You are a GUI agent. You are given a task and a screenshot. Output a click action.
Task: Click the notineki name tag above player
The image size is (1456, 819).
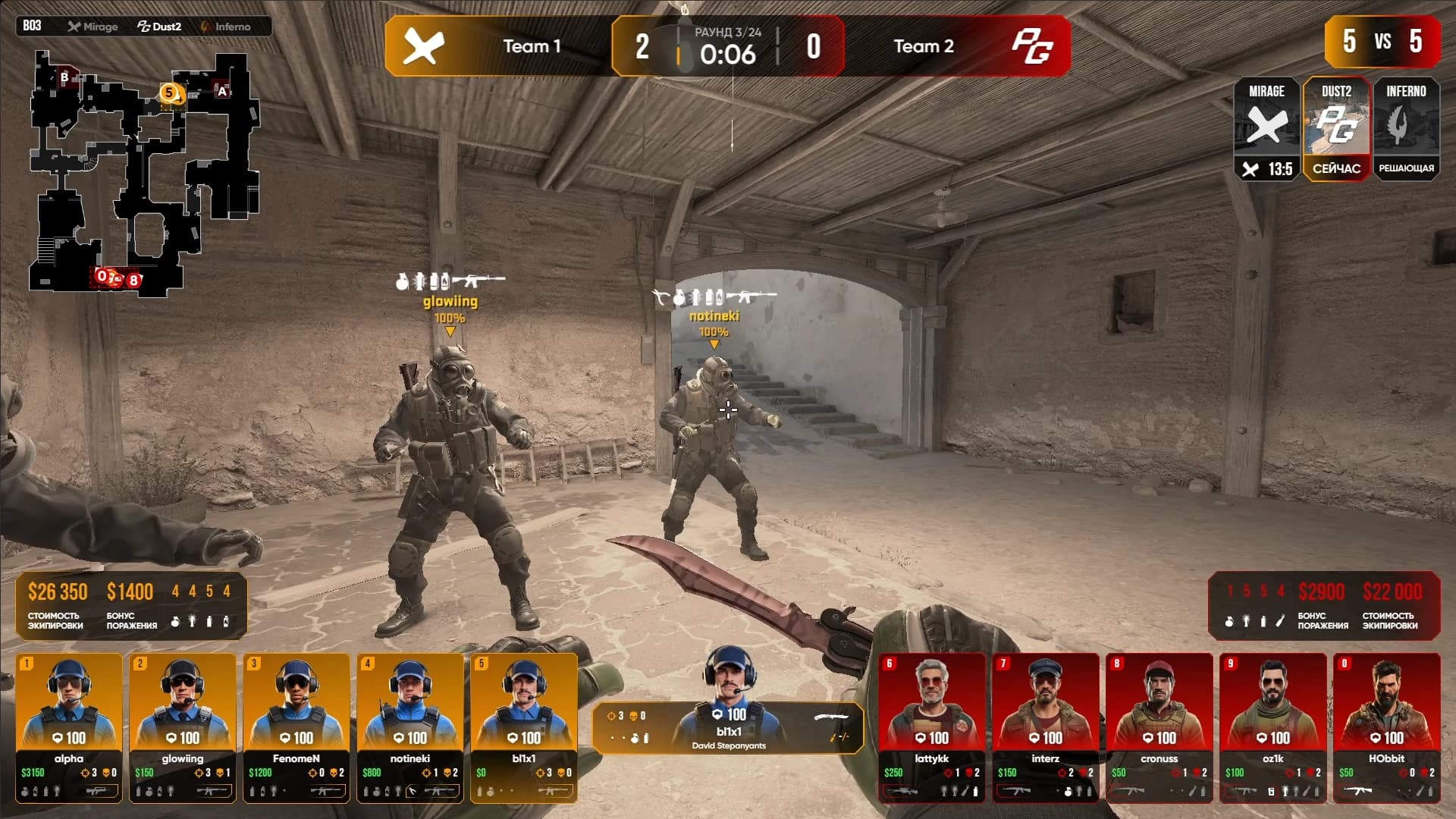coord(714,315)
